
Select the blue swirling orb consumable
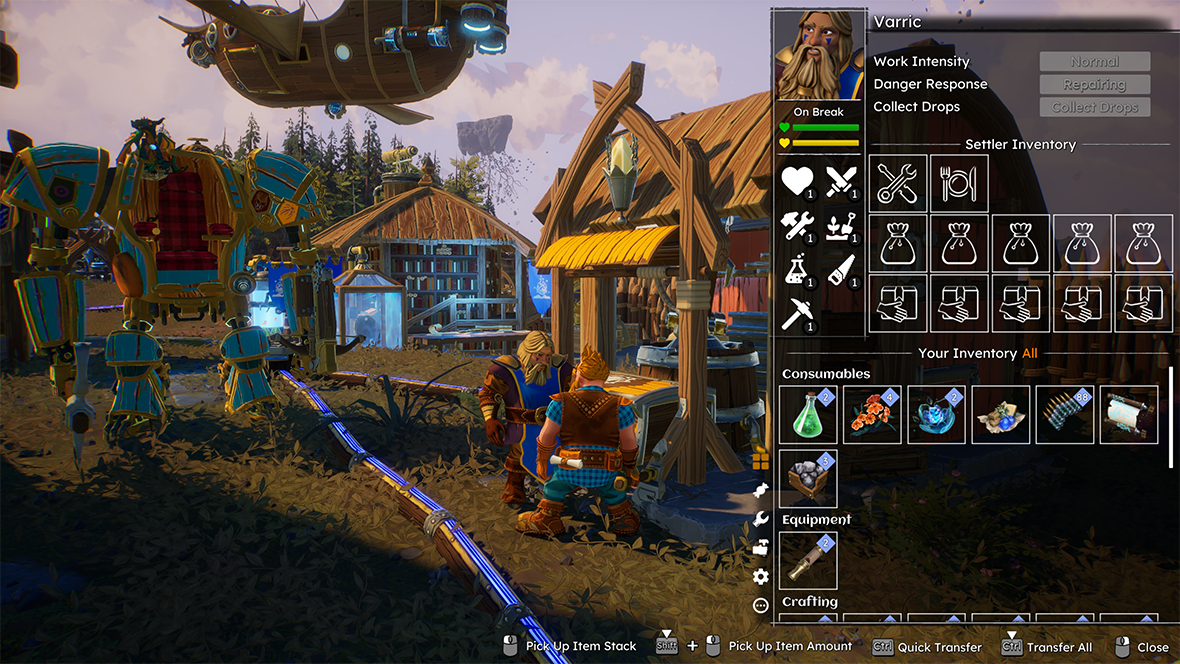(936, 415)
